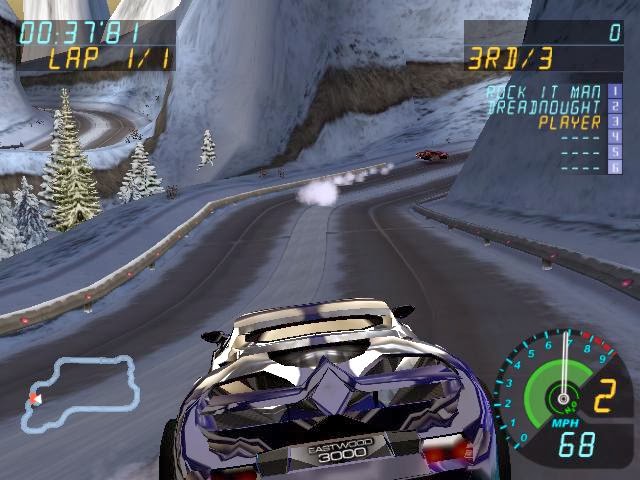Click the track outline minimap

click(82, 394)
